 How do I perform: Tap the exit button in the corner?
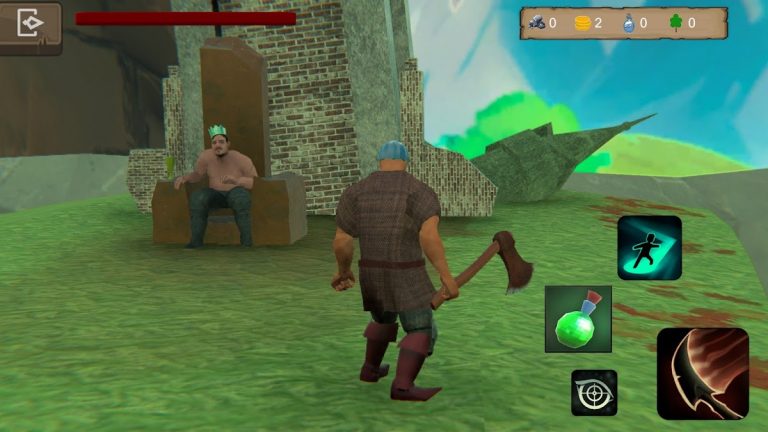click(x=30, y=27)
